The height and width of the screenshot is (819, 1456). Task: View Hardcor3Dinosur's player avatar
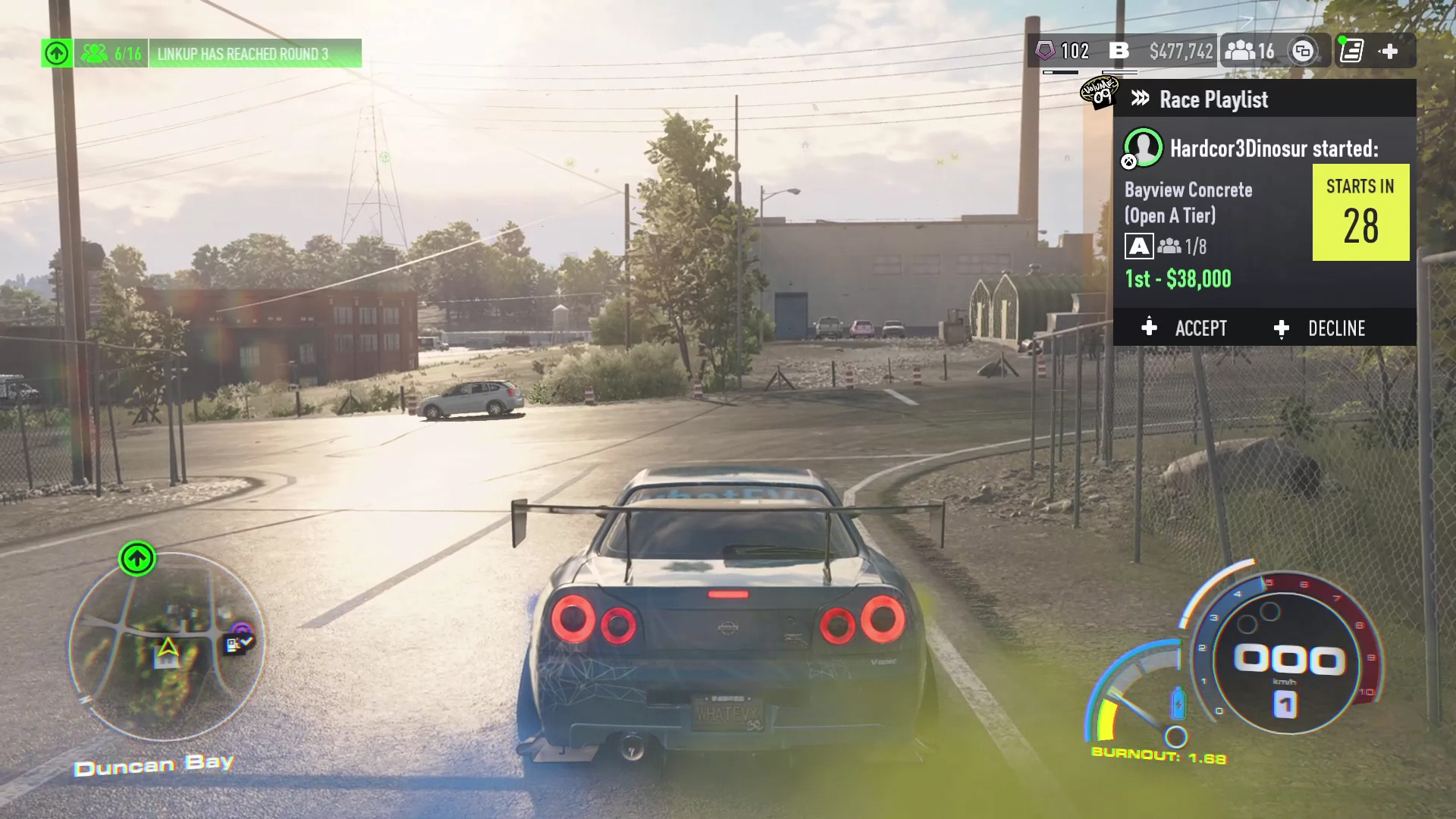(1143, 147)
